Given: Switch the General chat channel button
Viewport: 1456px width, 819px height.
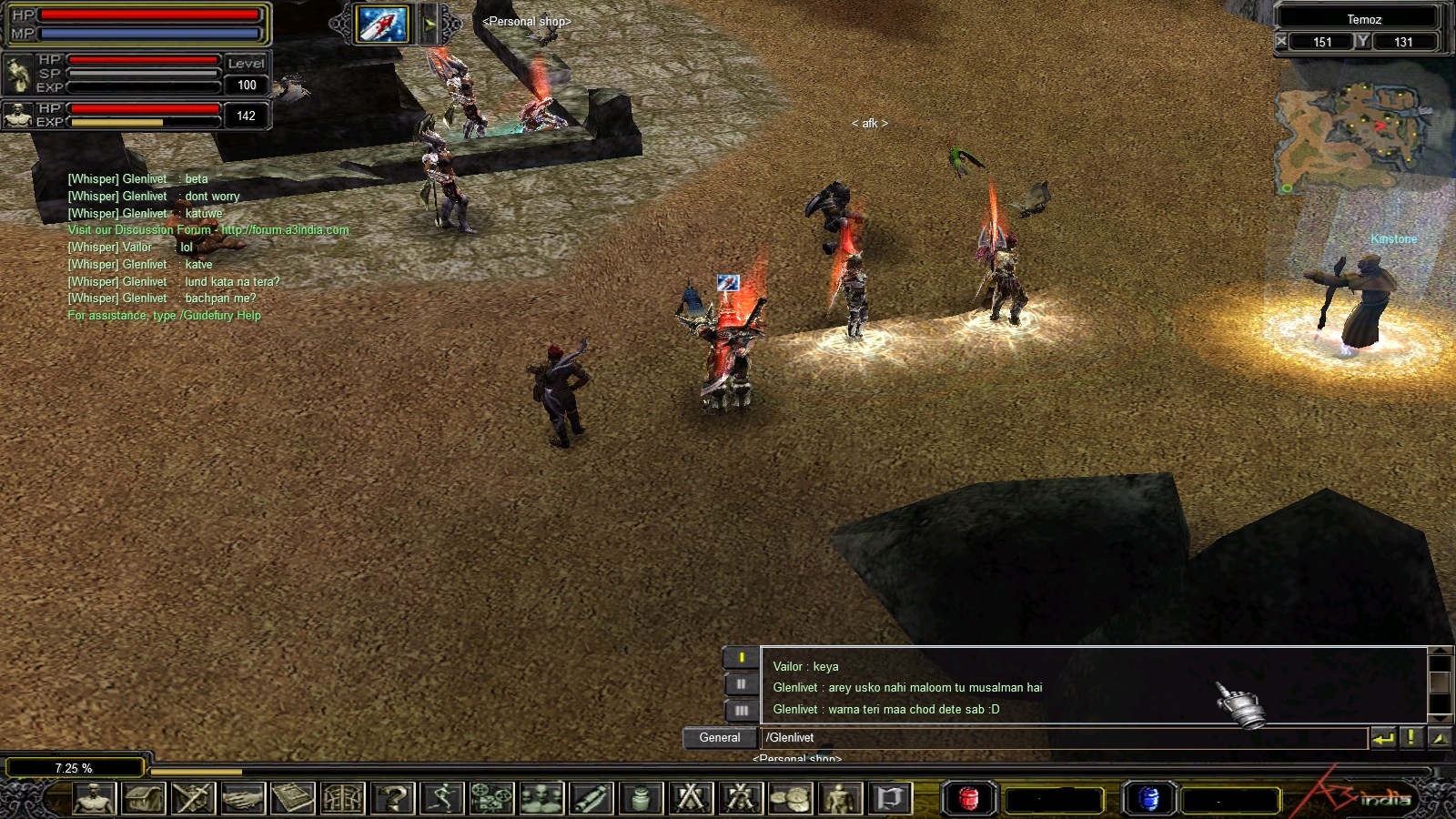Looking at the screenshot, I should pyautogui.click(x=720, y=738).
